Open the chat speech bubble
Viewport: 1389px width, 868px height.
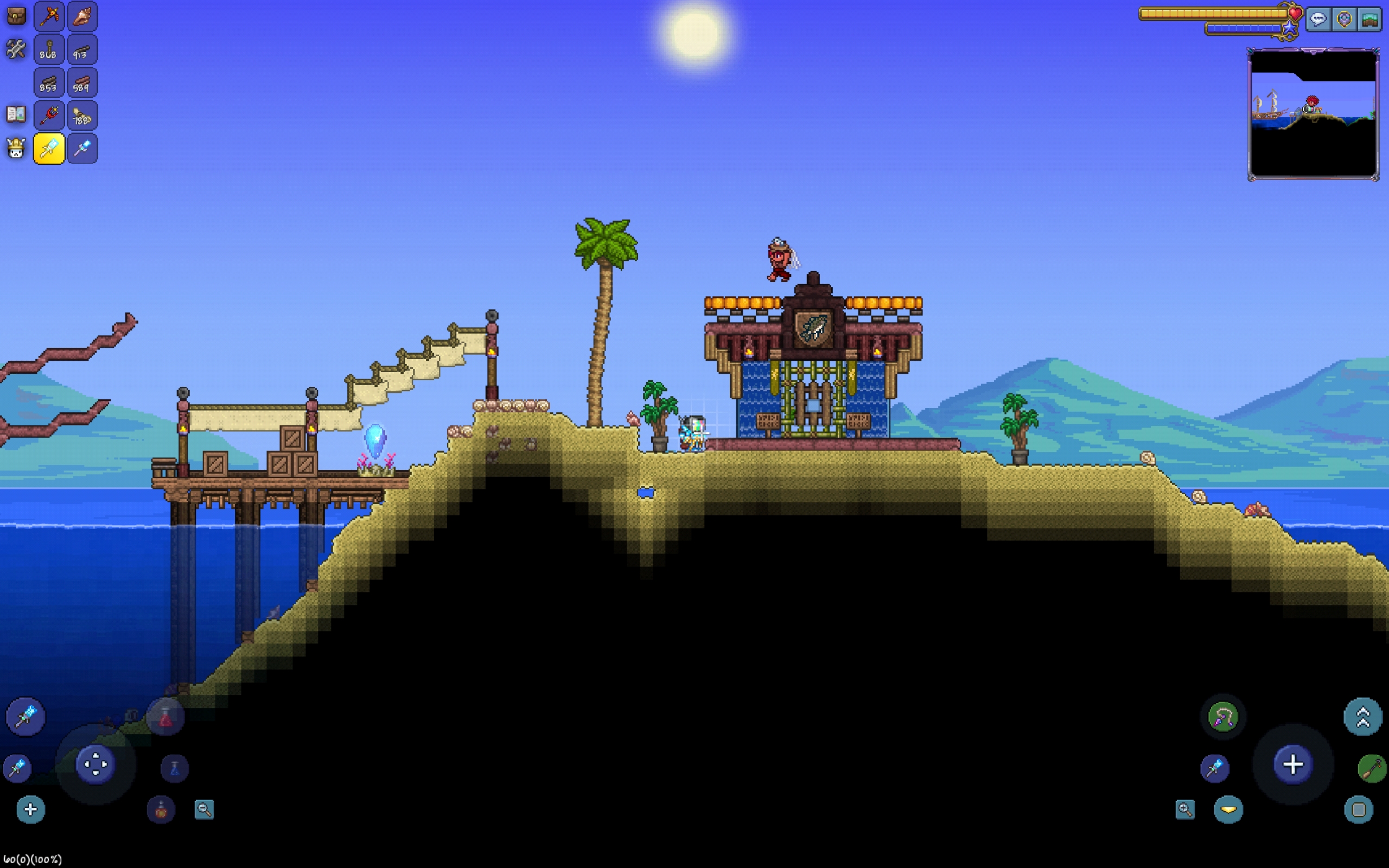pyautogui.click(x=1318, y=20)
